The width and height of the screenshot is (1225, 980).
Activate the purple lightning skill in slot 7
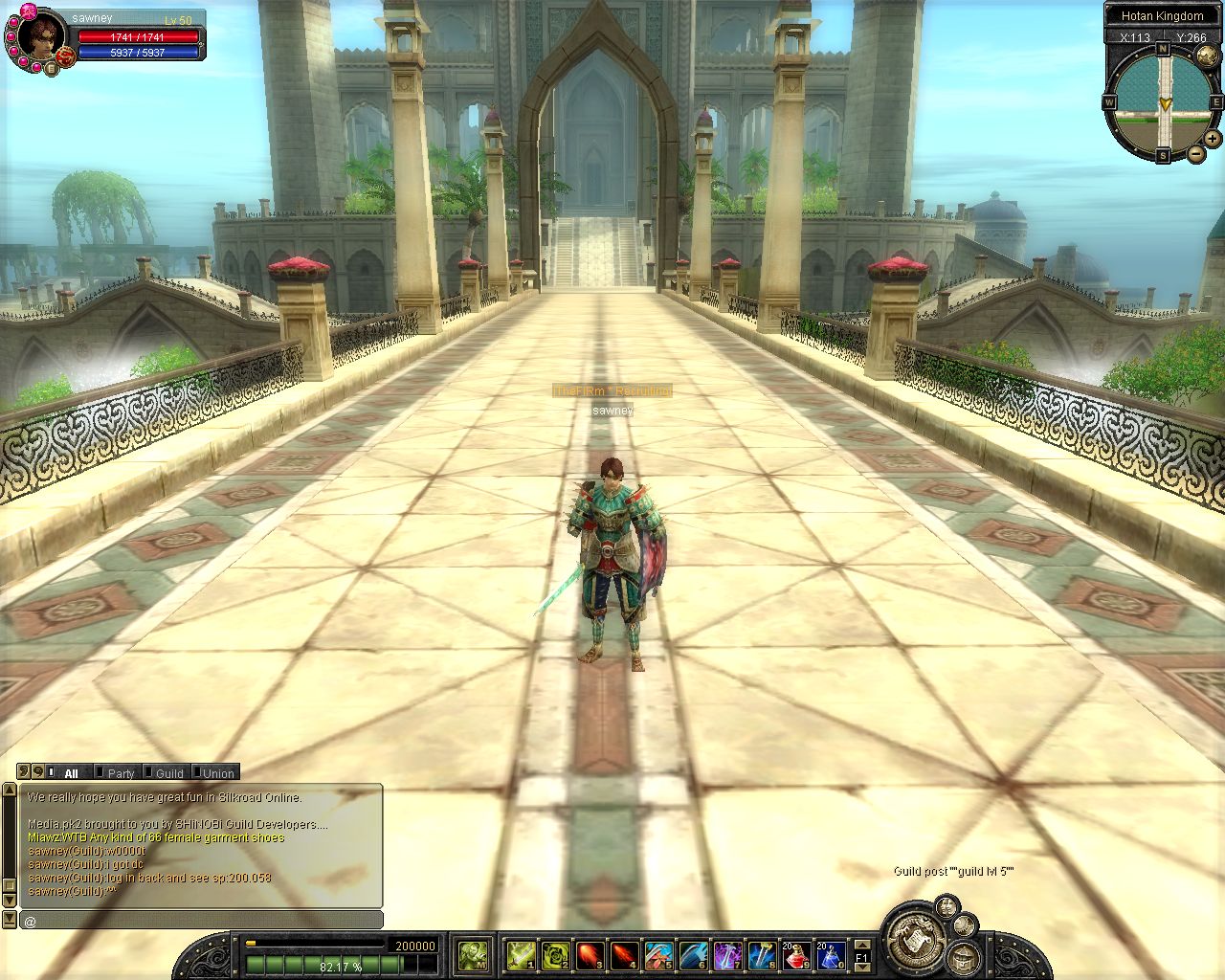pos(727,954)
